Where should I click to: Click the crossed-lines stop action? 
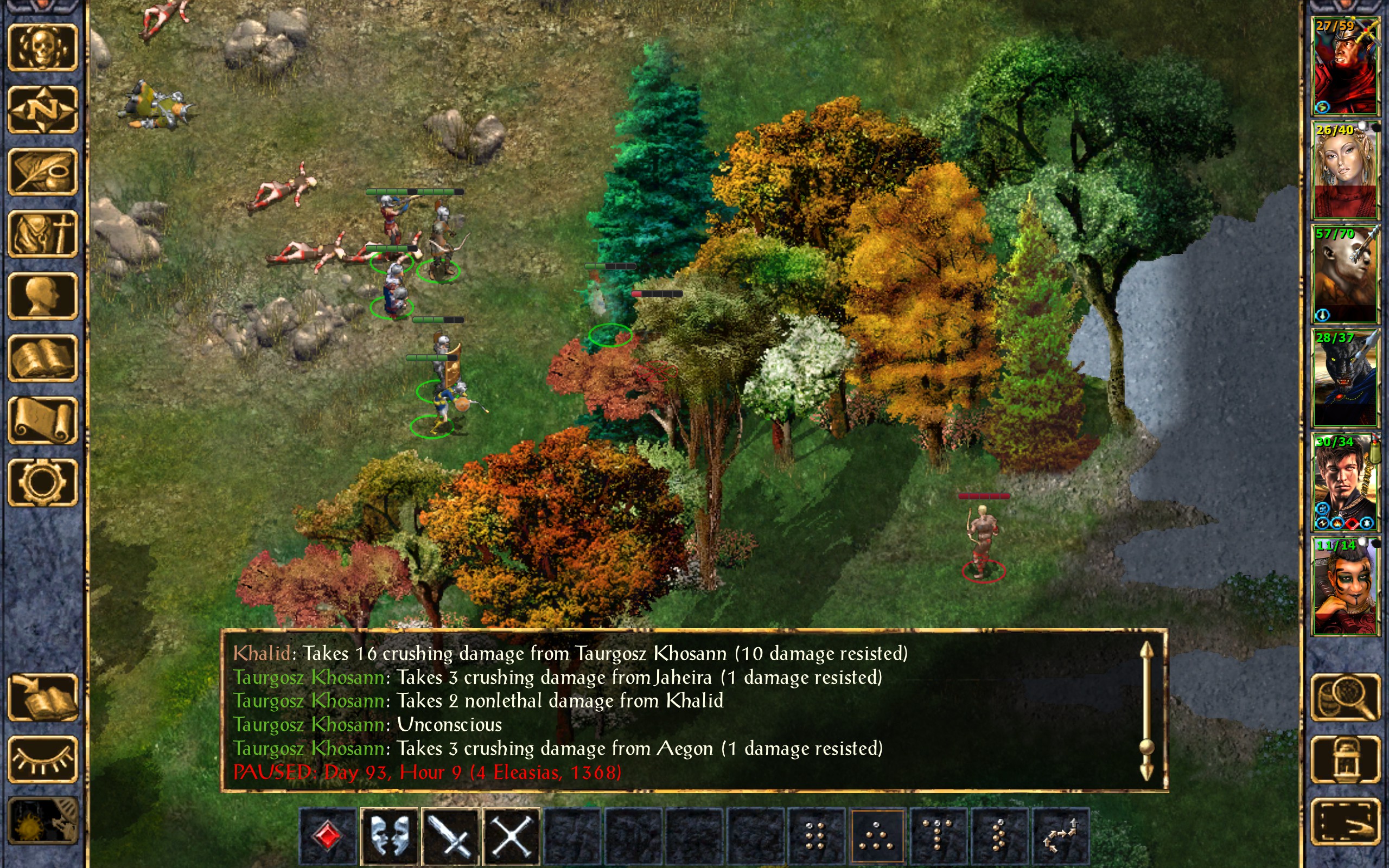[512, 836]
